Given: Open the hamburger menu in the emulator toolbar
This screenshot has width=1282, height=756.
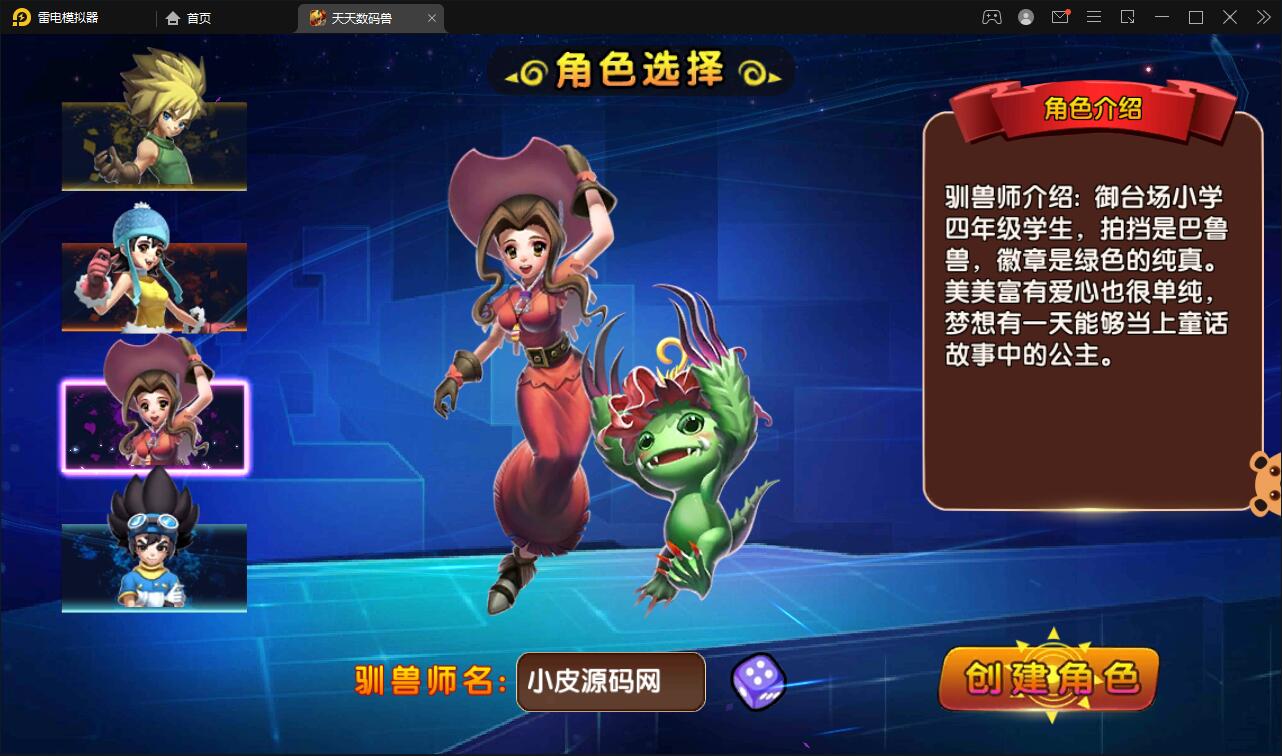Looking at the screenshot, I should pyautogui.click(x=1094, y=17).
